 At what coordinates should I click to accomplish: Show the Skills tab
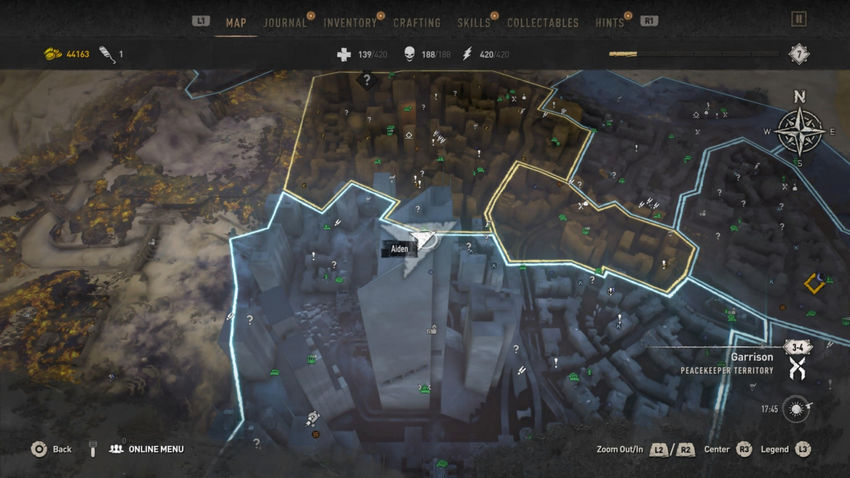(x=474, y=22)
